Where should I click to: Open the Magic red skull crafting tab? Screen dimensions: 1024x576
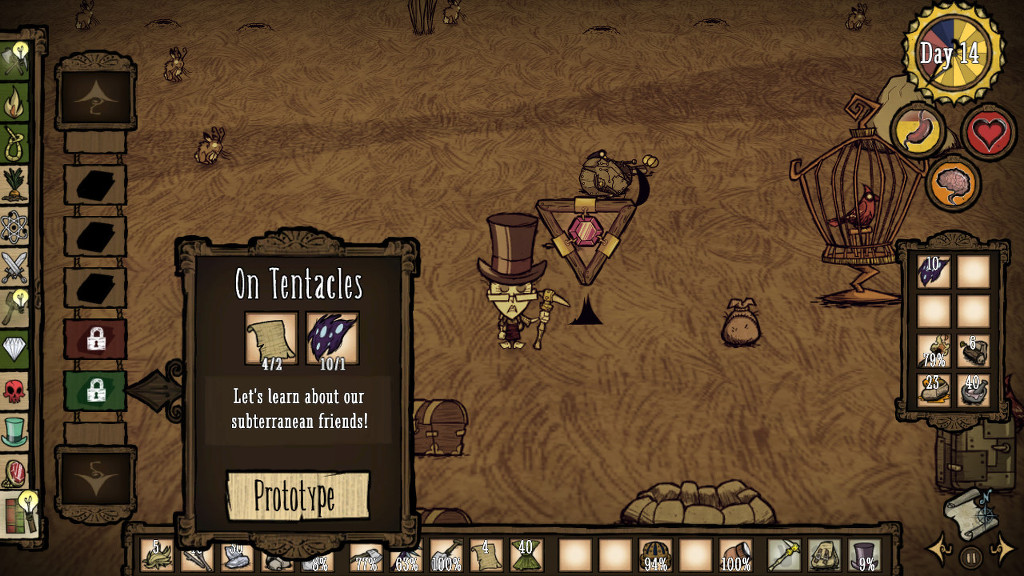15,390
